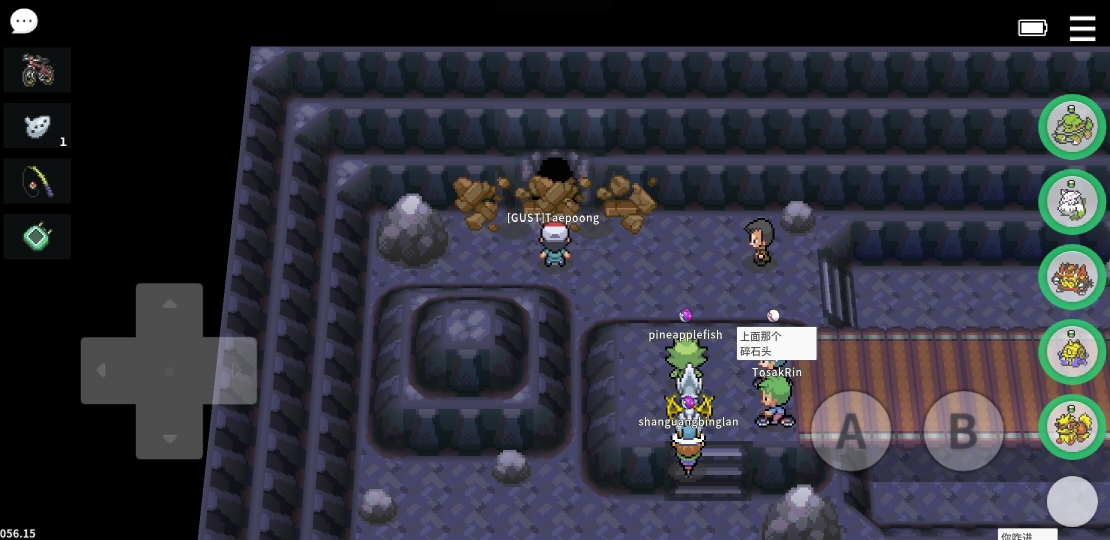Tap the D-pad right arrow
The height and width of the screenshot is (540, 1110).
tap(236, 371)
